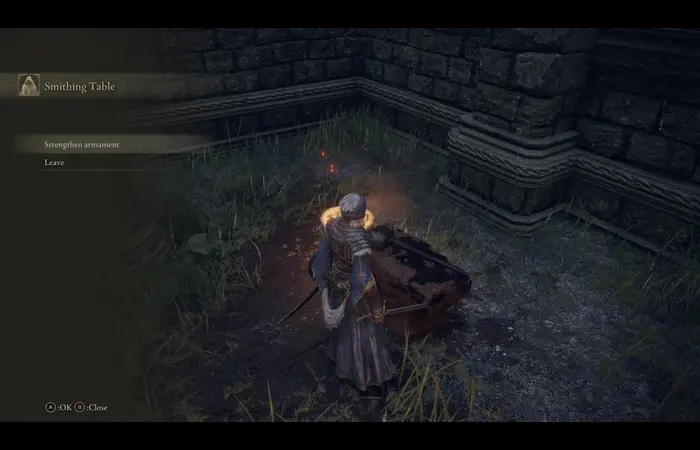
Task: Select the Strengthen armament option
Action: coord(82,144)
